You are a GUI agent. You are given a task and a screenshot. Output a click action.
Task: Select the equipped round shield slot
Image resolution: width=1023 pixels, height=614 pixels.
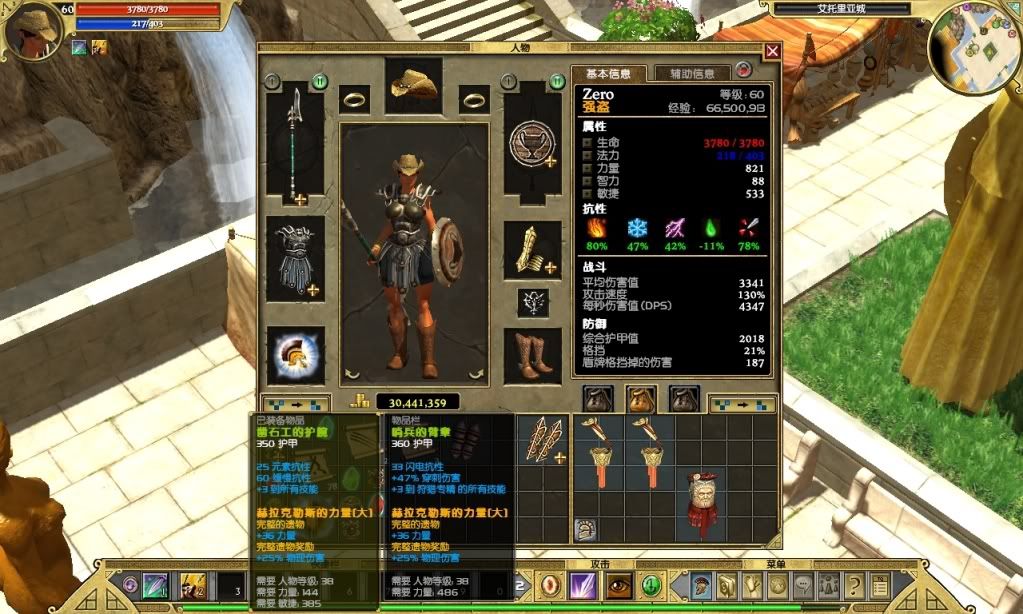[532, 146]
